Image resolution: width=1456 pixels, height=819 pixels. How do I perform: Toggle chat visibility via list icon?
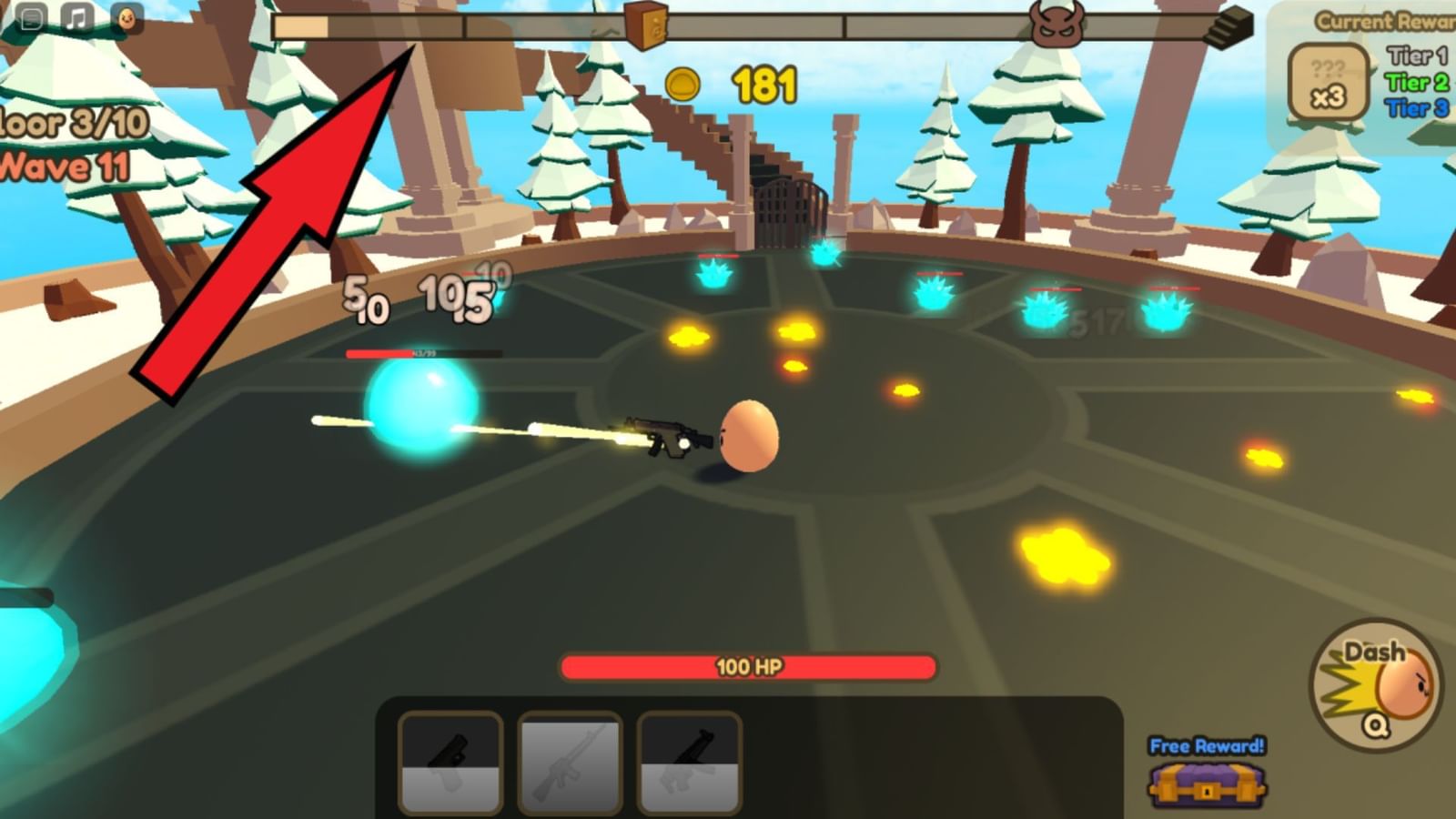click(31, 17)
